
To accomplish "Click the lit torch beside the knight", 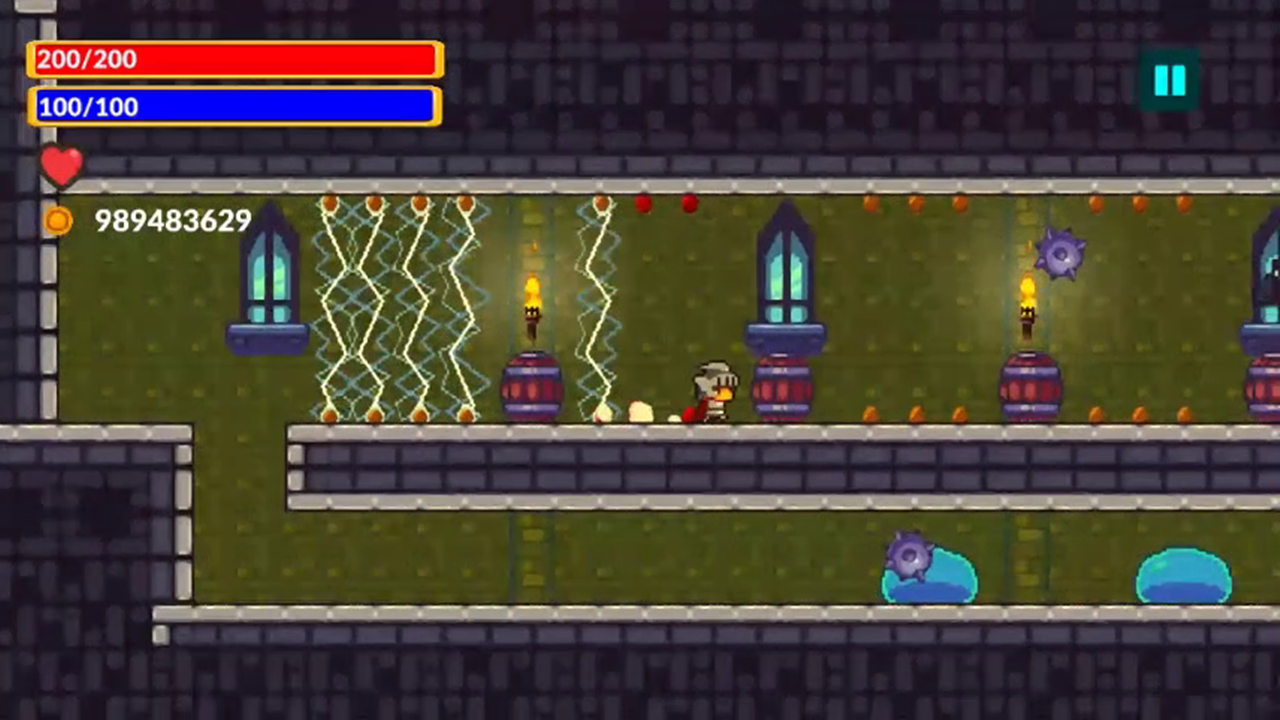I will [x=533, y=300].
